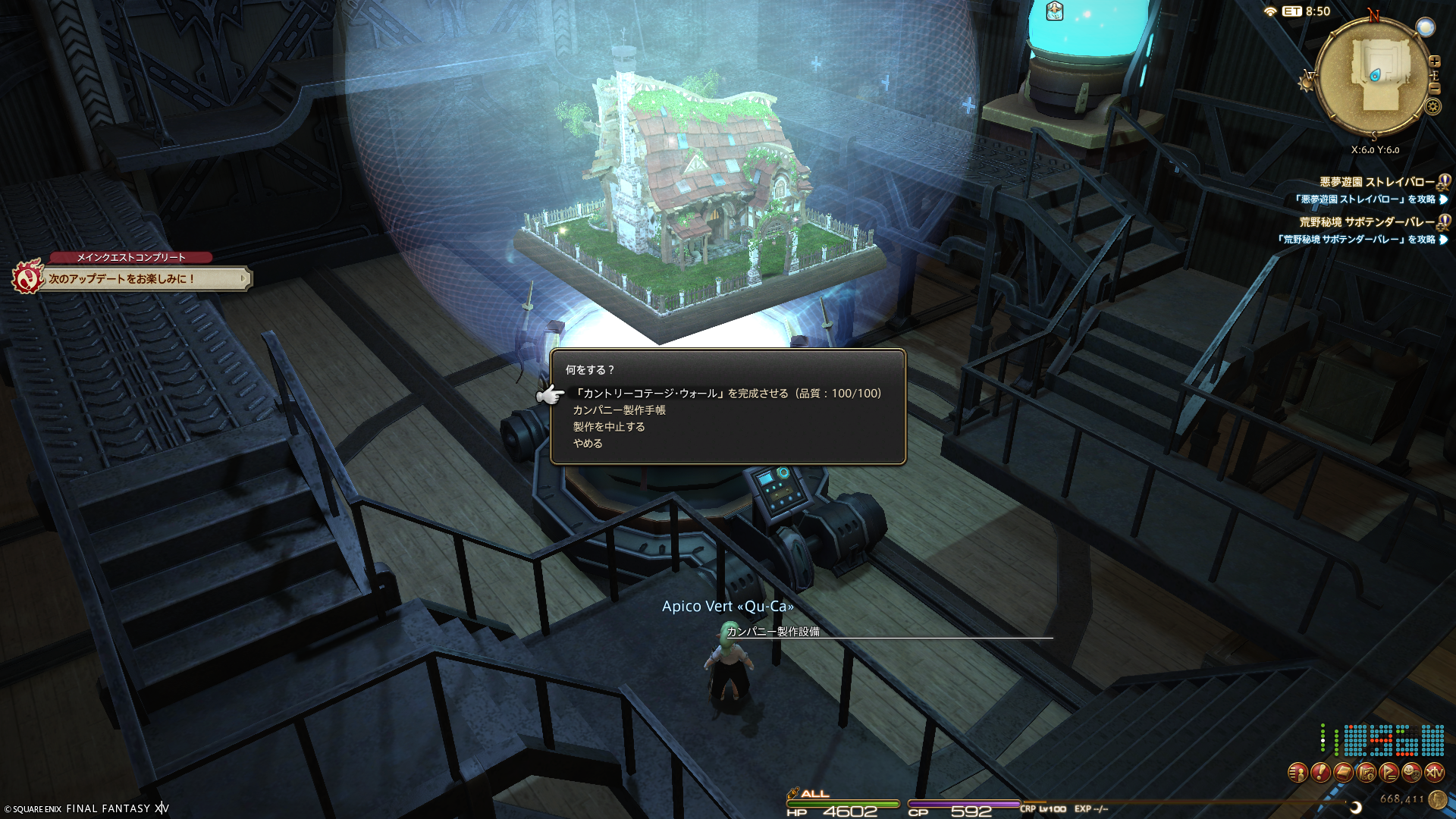
Task: Select the 荒野秘境 サボテンダーバレー quest entry
Action: 1367,222
